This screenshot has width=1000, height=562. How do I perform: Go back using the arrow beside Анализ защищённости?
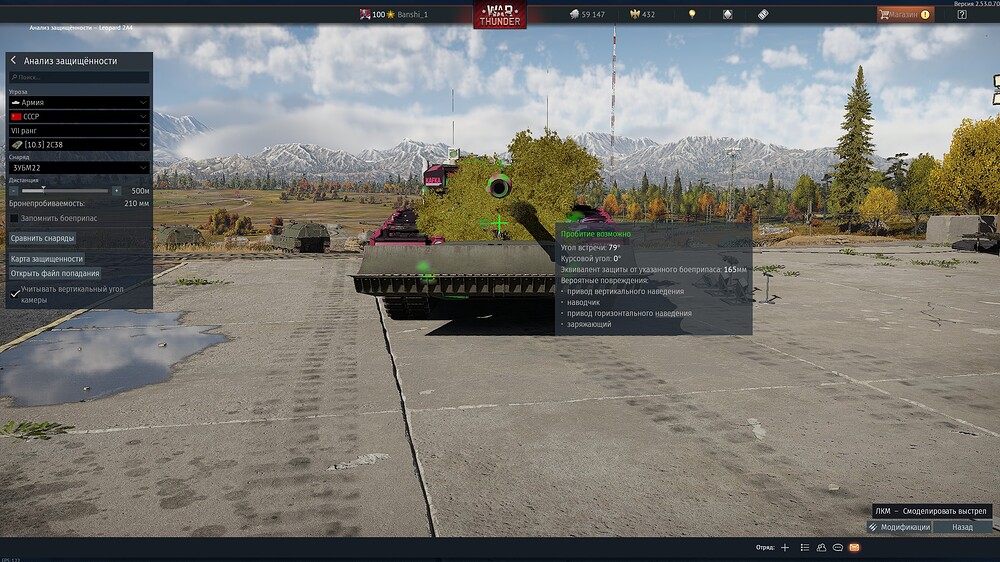pos(14,61)
